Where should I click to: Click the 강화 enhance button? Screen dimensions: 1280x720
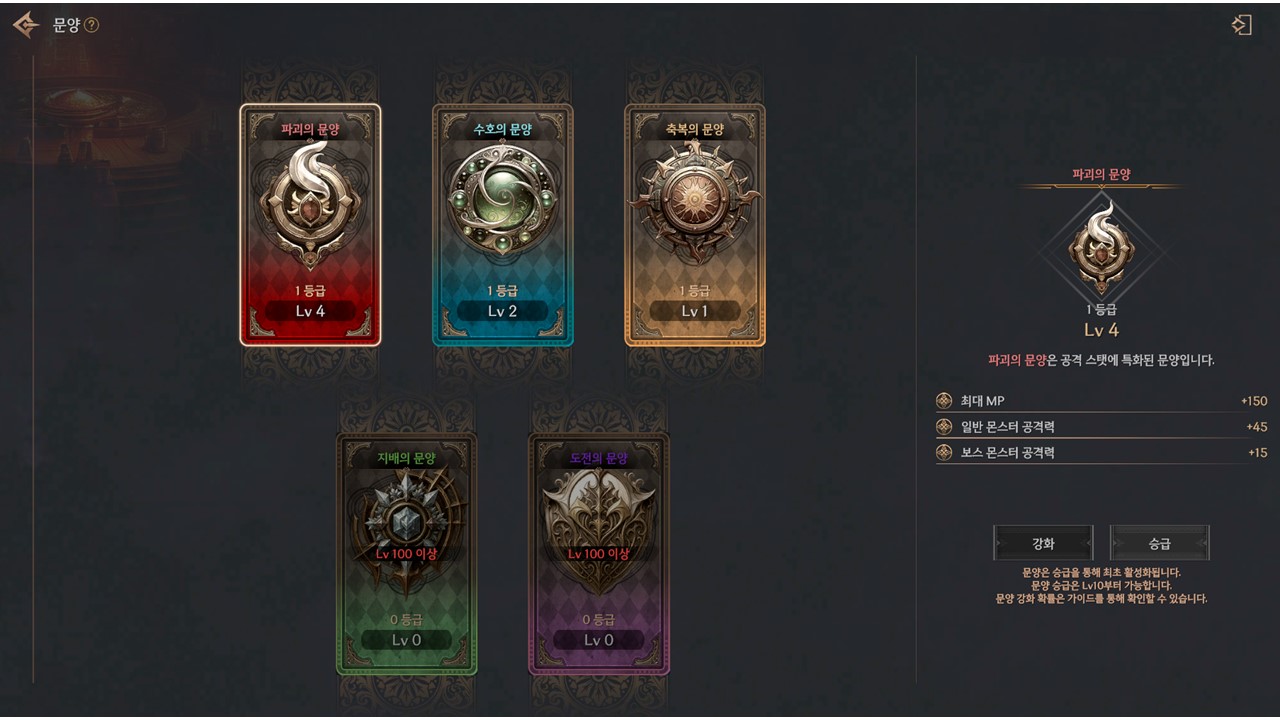click(1043, 543)
